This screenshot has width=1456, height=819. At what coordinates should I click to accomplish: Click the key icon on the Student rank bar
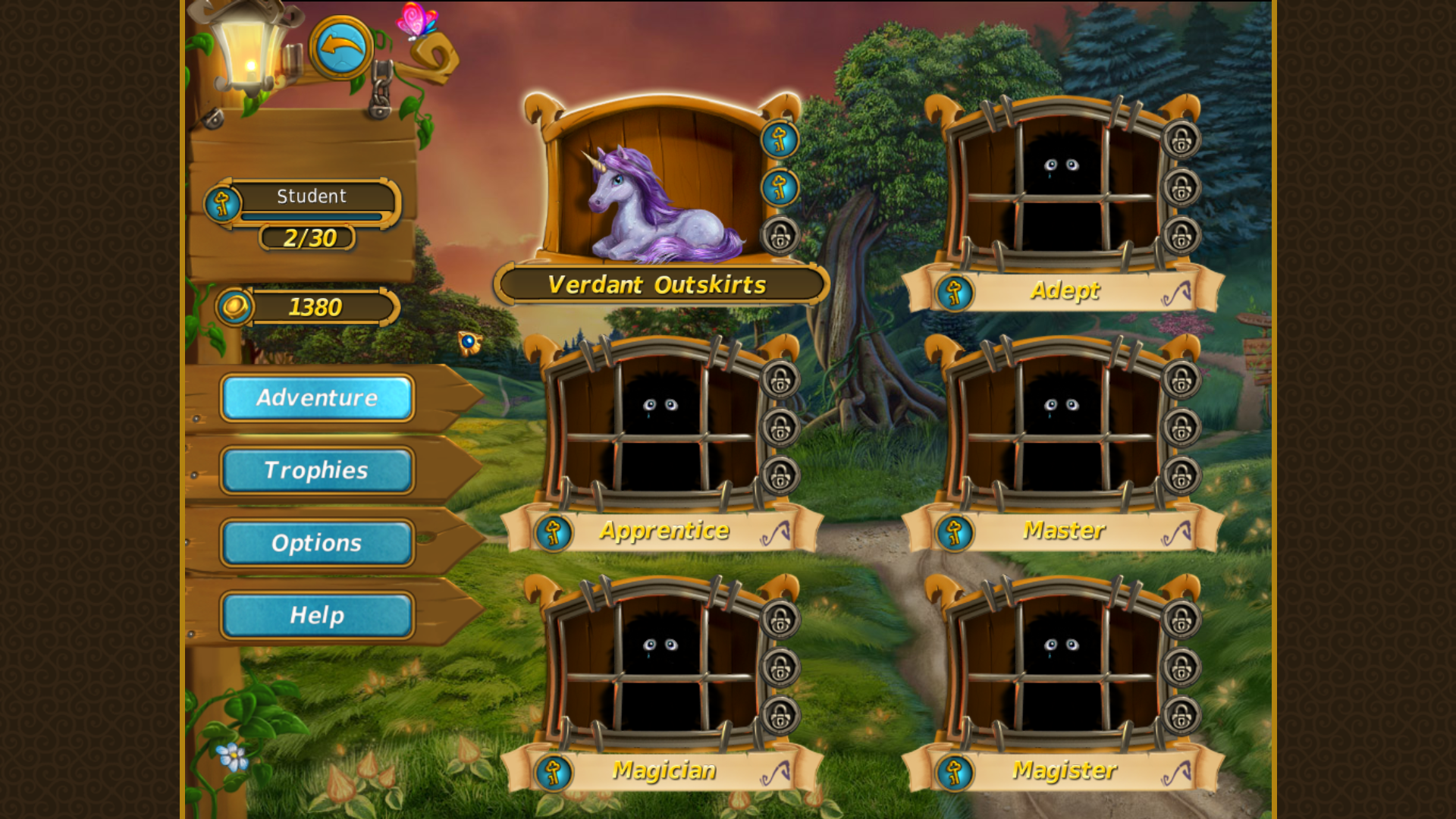tap(223, 203)
